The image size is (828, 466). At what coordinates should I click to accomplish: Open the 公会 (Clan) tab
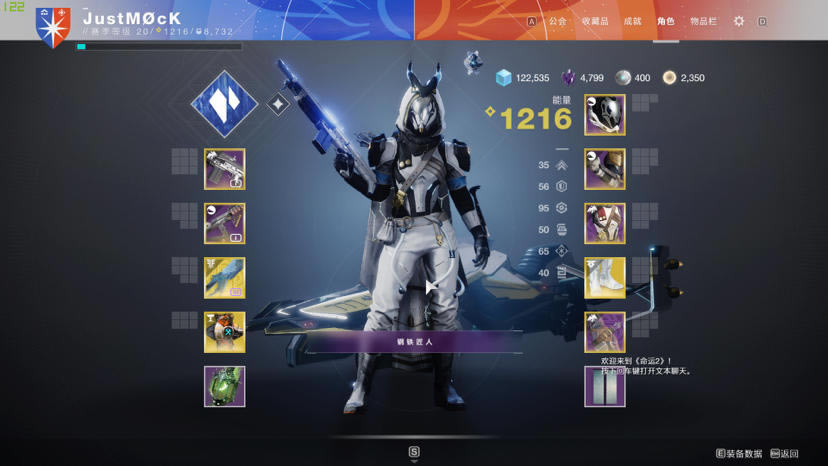click(557, 21)
